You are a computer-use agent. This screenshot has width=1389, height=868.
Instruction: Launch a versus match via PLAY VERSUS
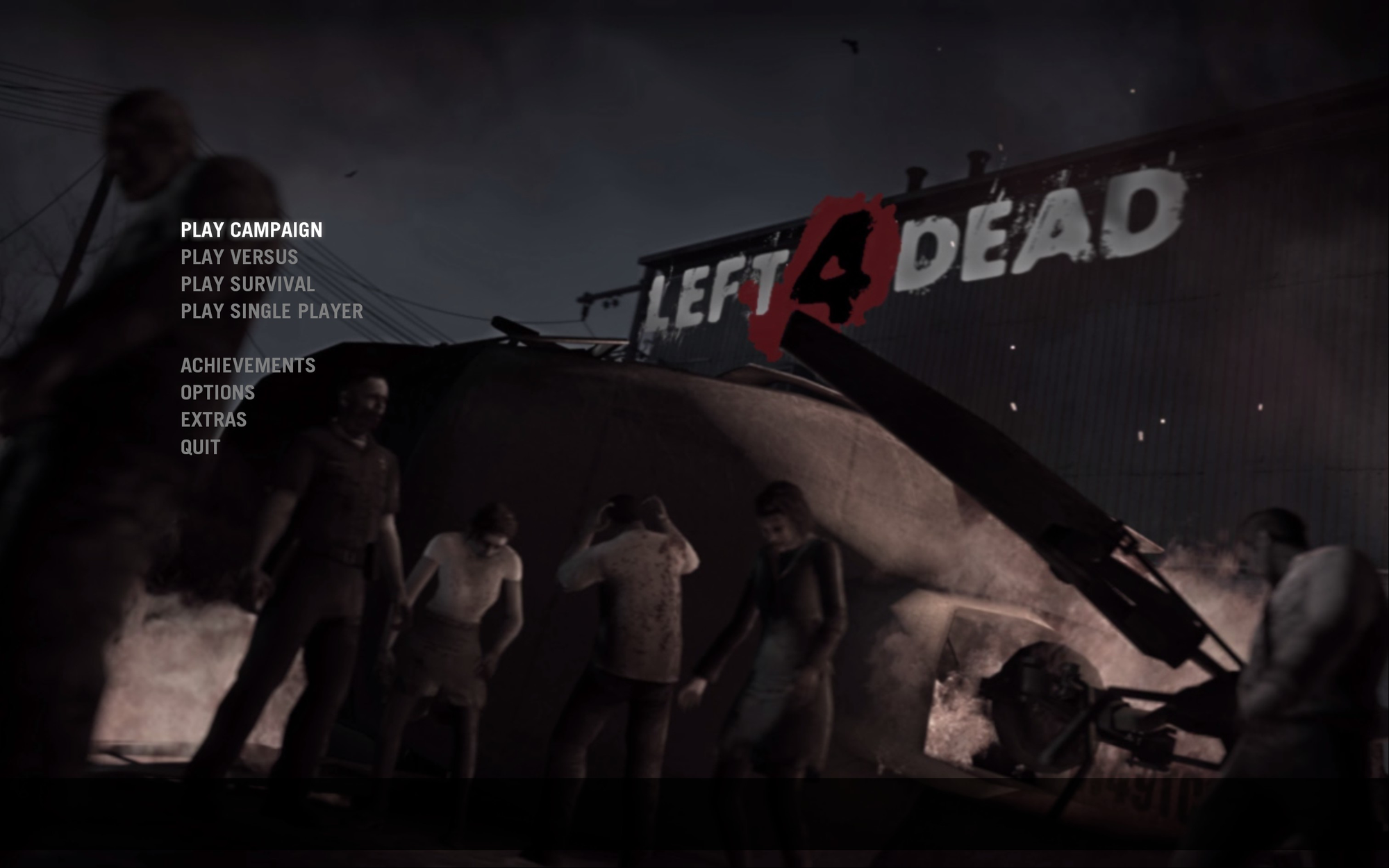[240, 257]
